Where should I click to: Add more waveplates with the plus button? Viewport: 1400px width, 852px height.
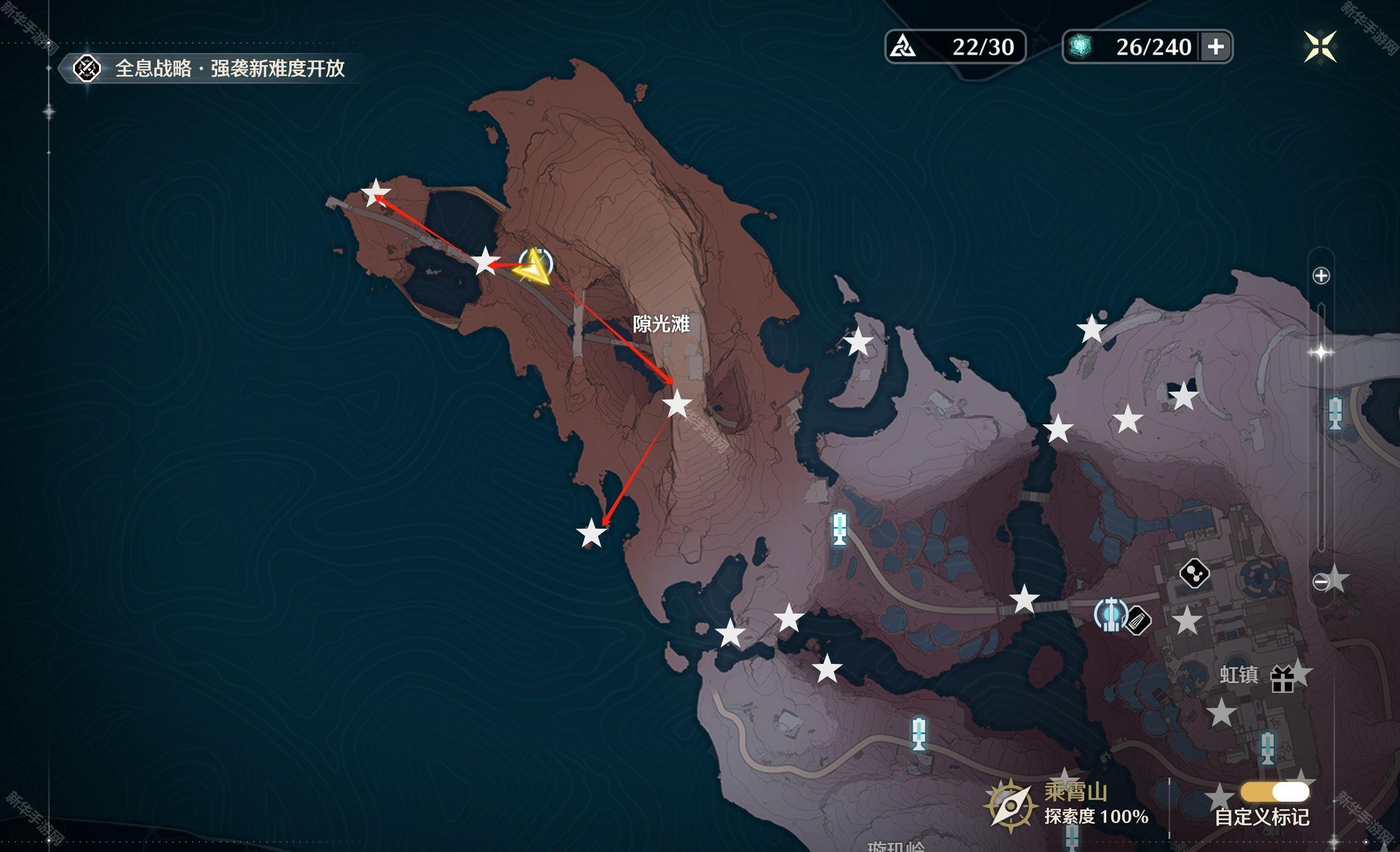point(1215,46)
